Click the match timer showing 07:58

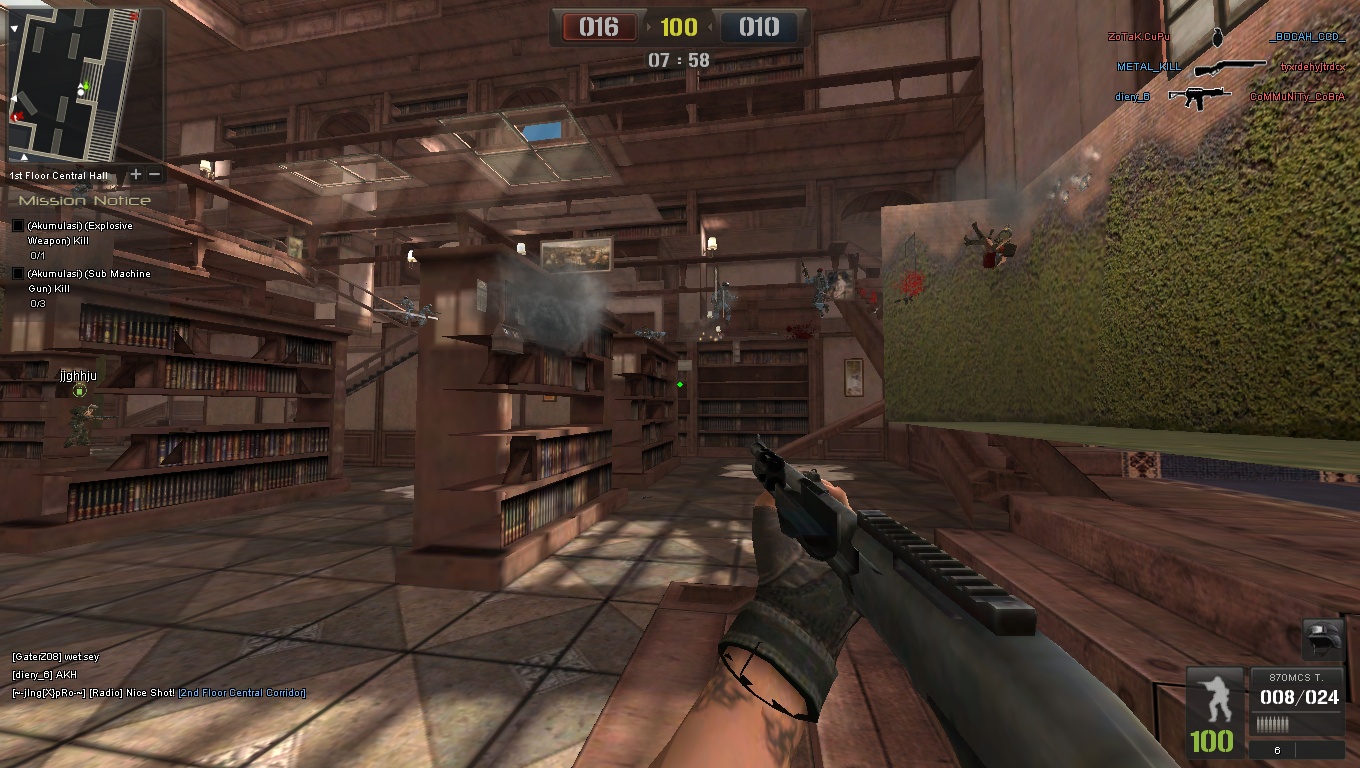680,59
